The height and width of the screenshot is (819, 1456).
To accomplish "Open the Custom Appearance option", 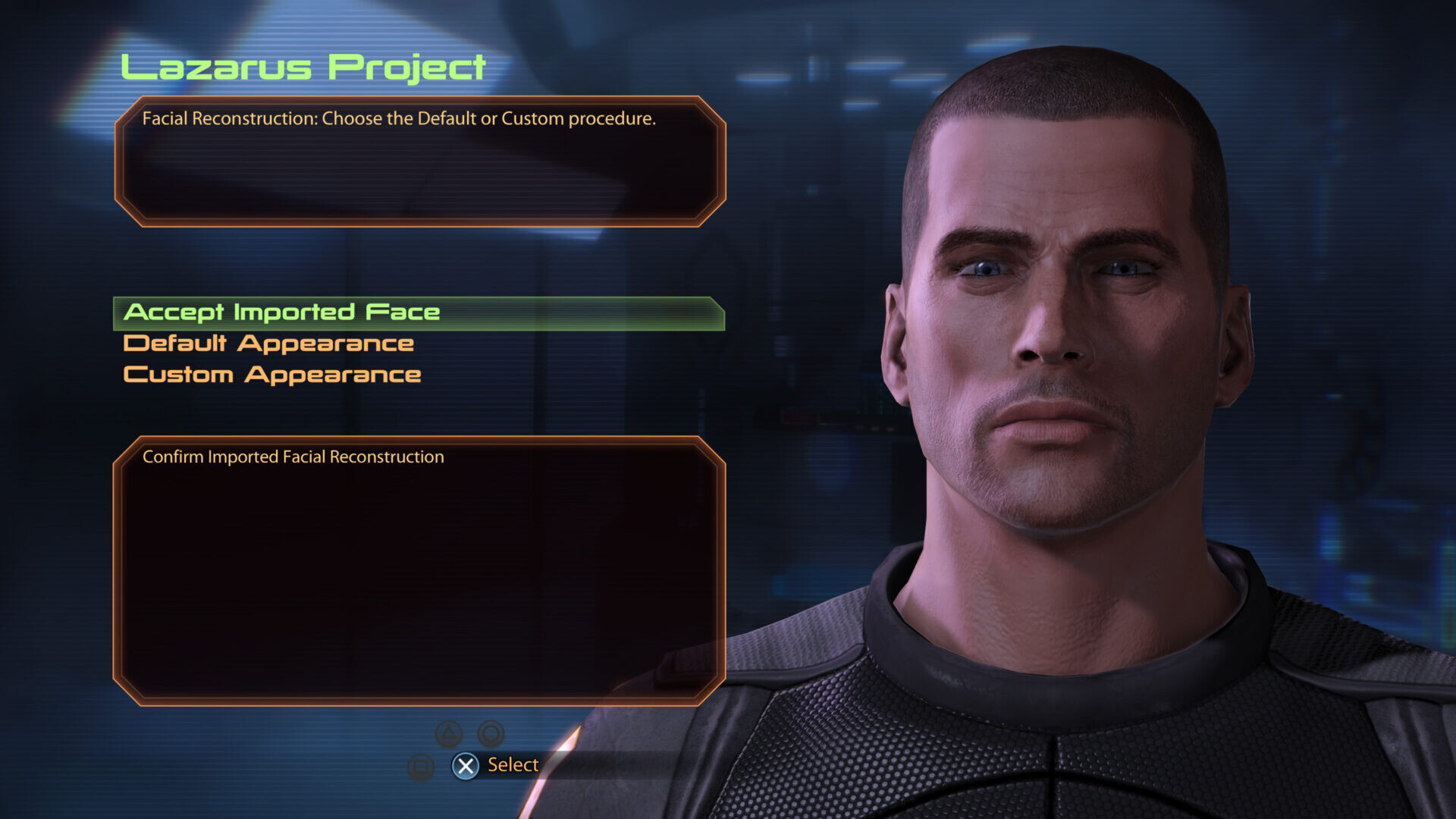I will pos(272,375).
